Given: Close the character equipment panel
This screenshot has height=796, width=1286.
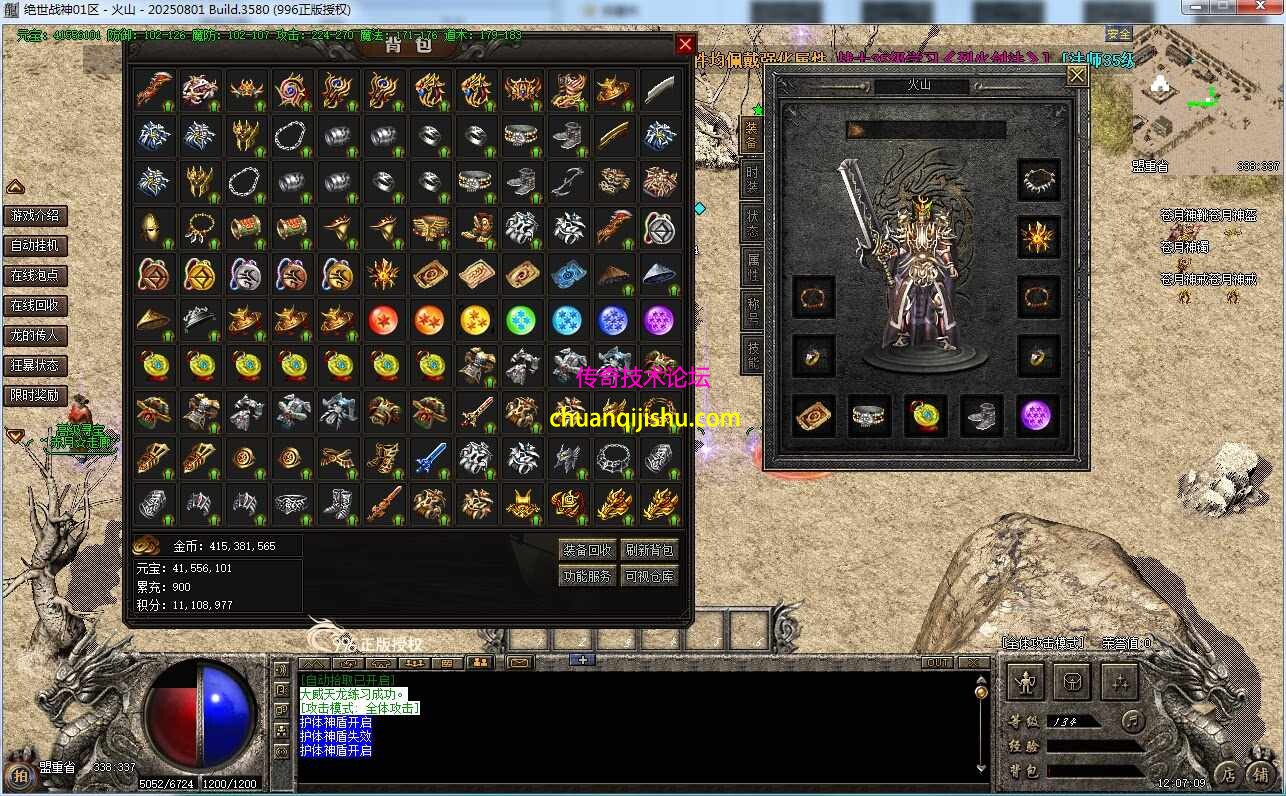Looking at the screenshot, I should [1077, 75].
